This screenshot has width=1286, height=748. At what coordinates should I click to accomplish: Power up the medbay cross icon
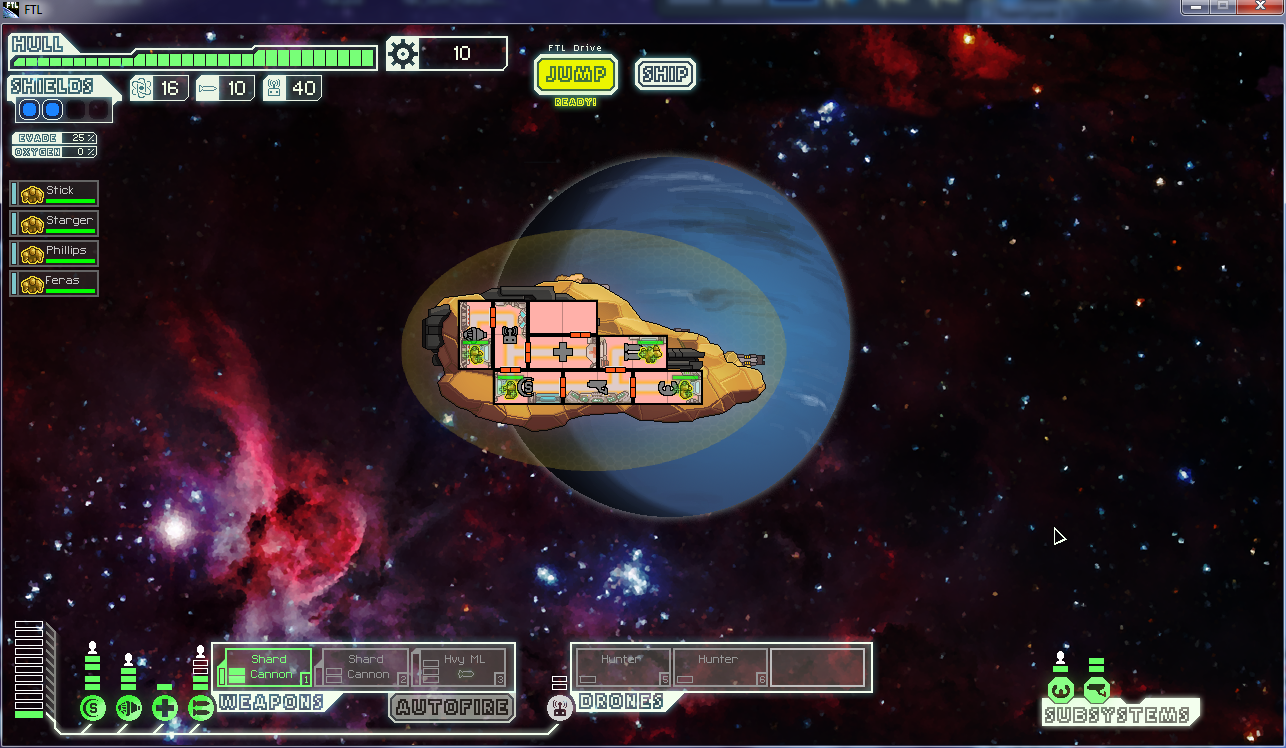point(165,709)
